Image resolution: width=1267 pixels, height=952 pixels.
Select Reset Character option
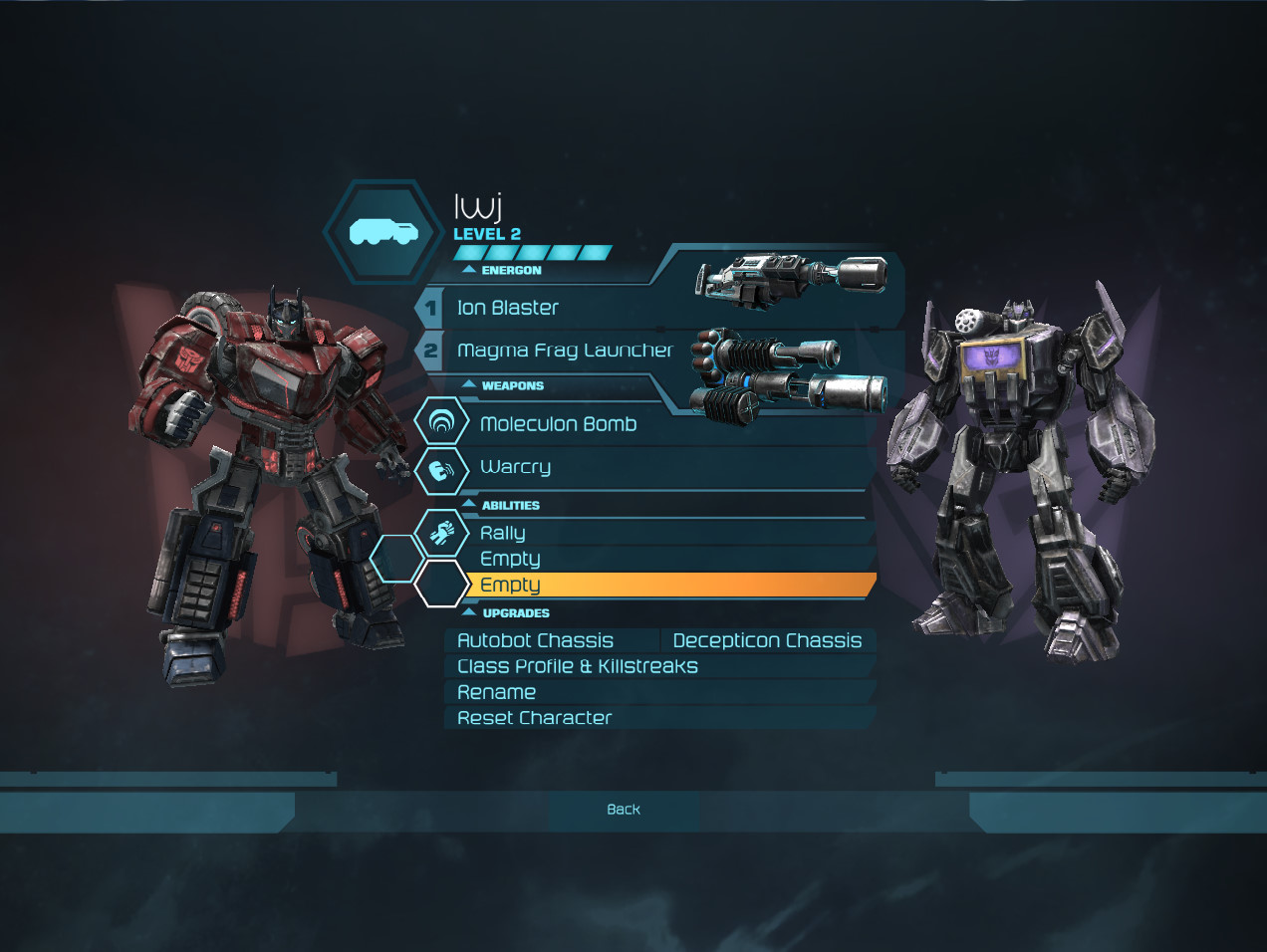click(535, 718)
